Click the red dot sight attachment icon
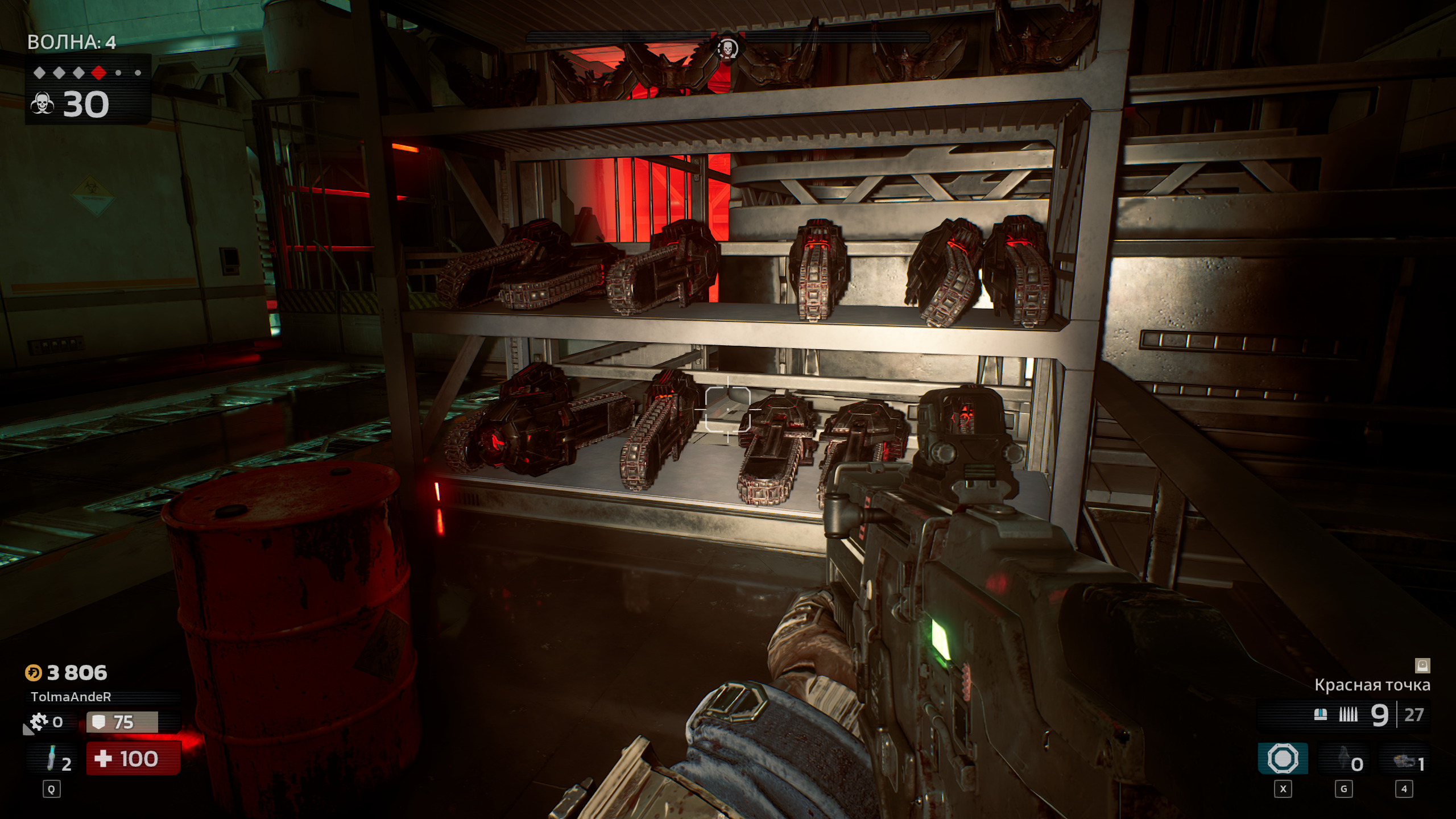 coord(1422,665)
